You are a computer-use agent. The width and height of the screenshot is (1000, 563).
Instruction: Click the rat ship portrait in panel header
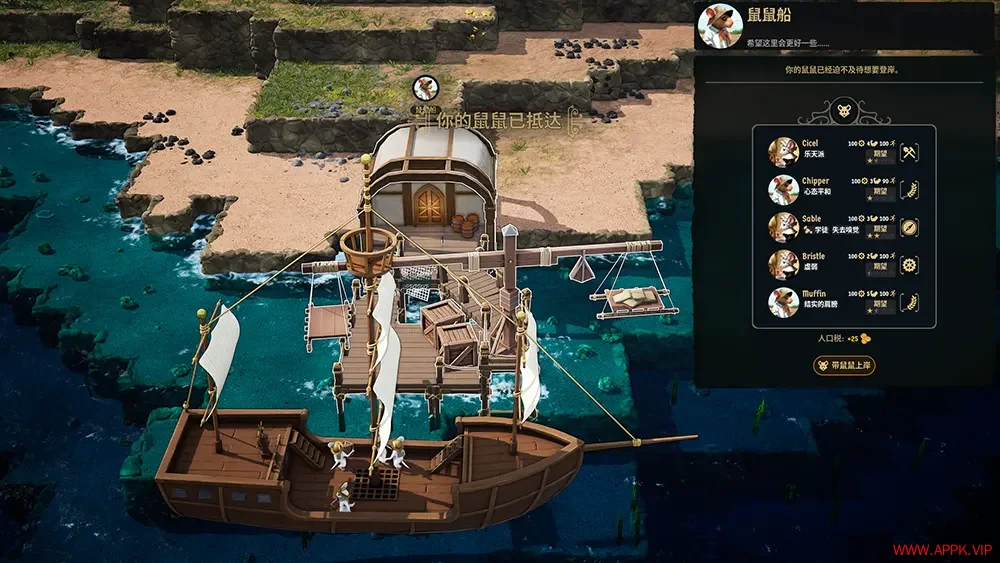[x=719, y=25]
